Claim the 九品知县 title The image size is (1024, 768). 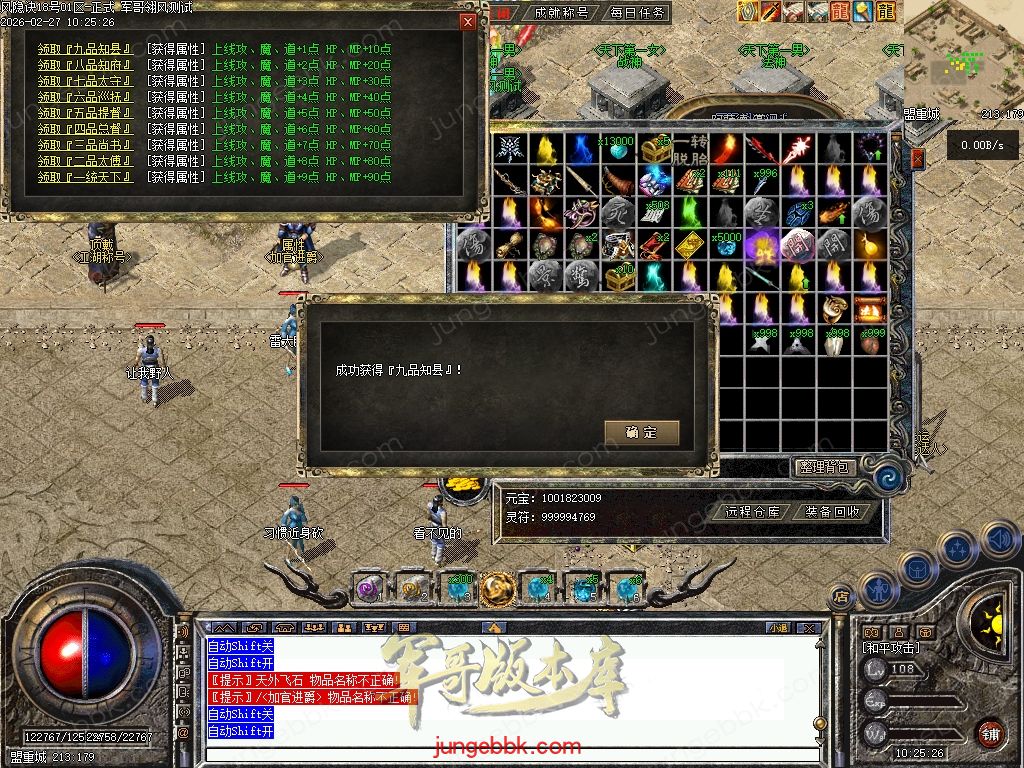(x=85, y=49)
